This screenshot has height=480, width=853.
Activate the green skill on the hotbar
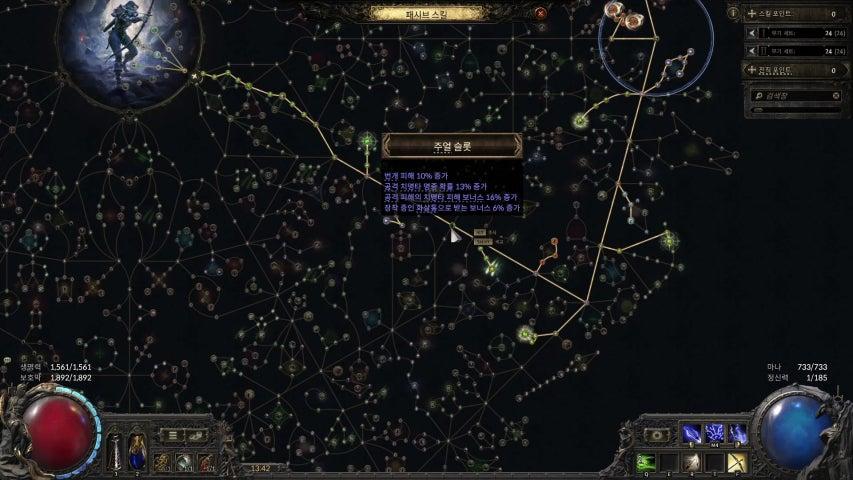click(645, 462)
